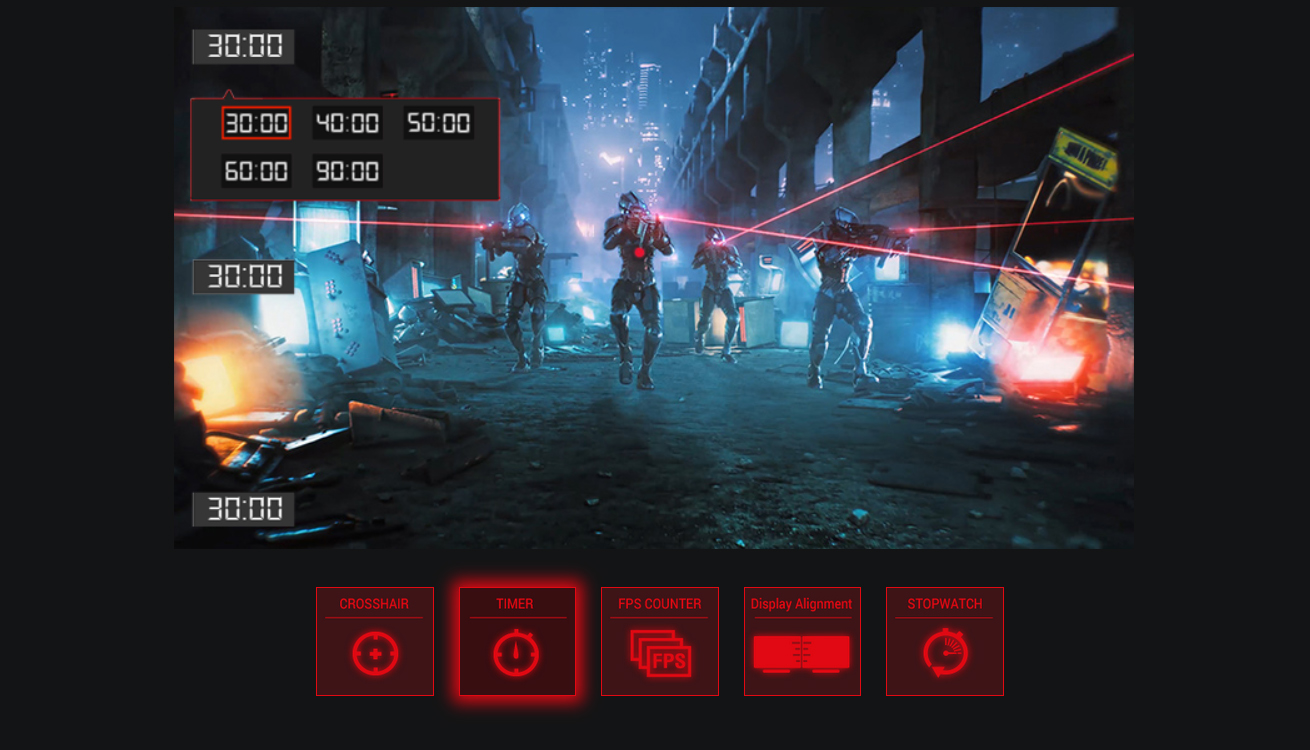Enable the 60:00 timer setting
The height and width of the screenshot is (750, 1310).
click(x=256, y=170)
